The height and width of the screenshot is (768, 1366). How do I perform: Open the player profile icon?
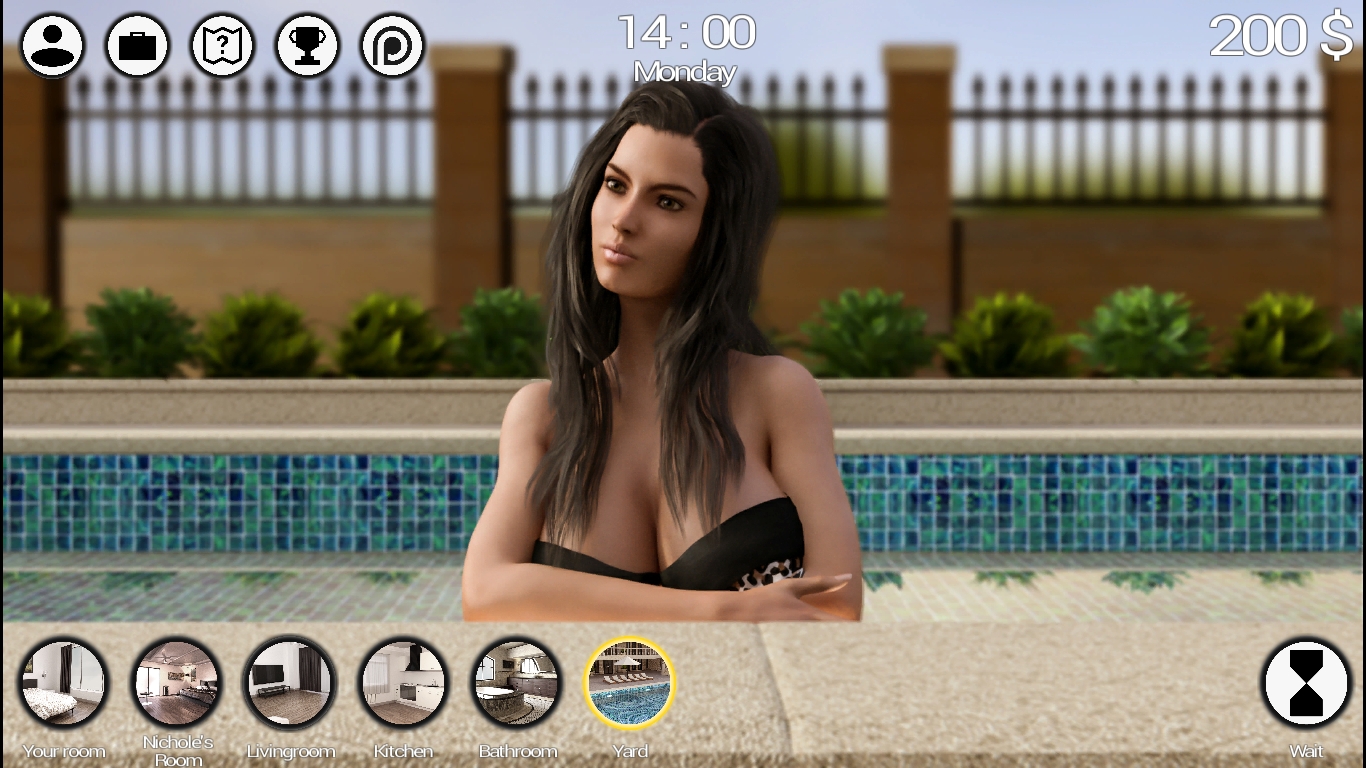pyautogui.click(x=52, y=44)
